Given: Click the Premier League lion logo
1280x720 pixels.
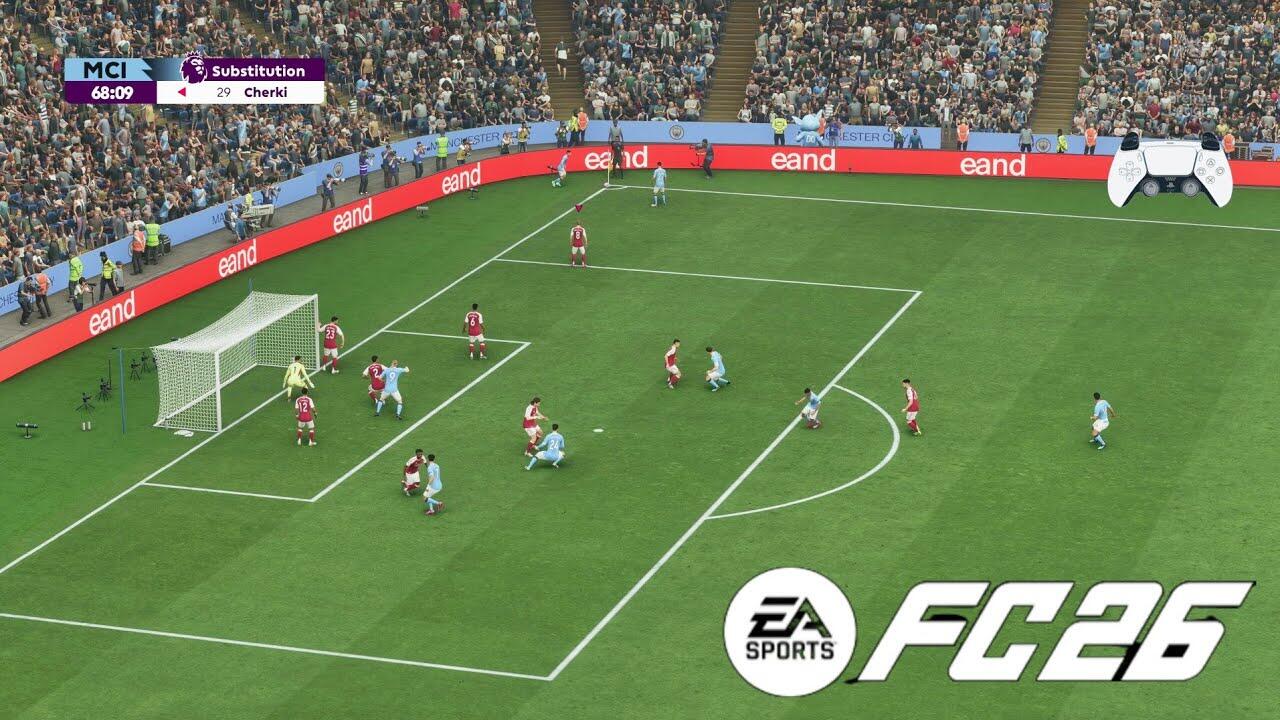Looking at the screenshot, I should coord(193,70).
